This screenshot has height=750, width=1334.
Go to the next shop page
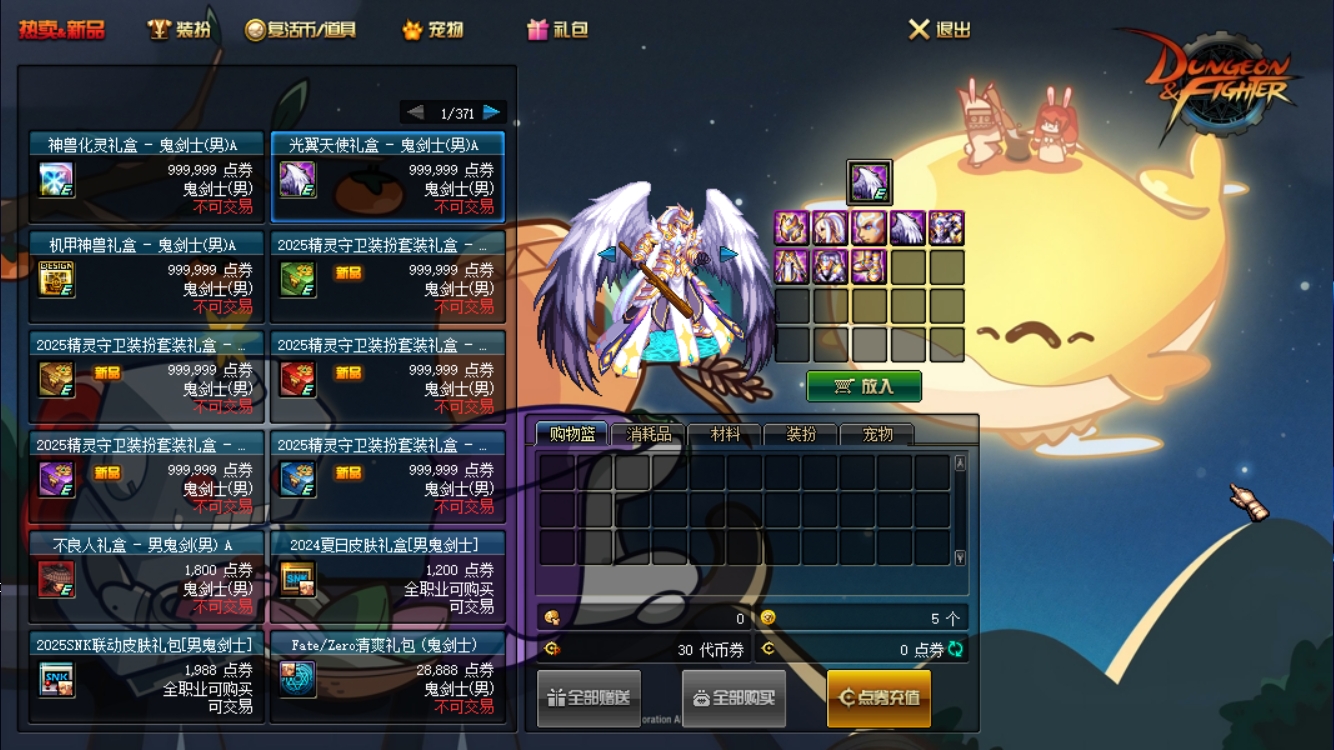(x=491, y=112)
